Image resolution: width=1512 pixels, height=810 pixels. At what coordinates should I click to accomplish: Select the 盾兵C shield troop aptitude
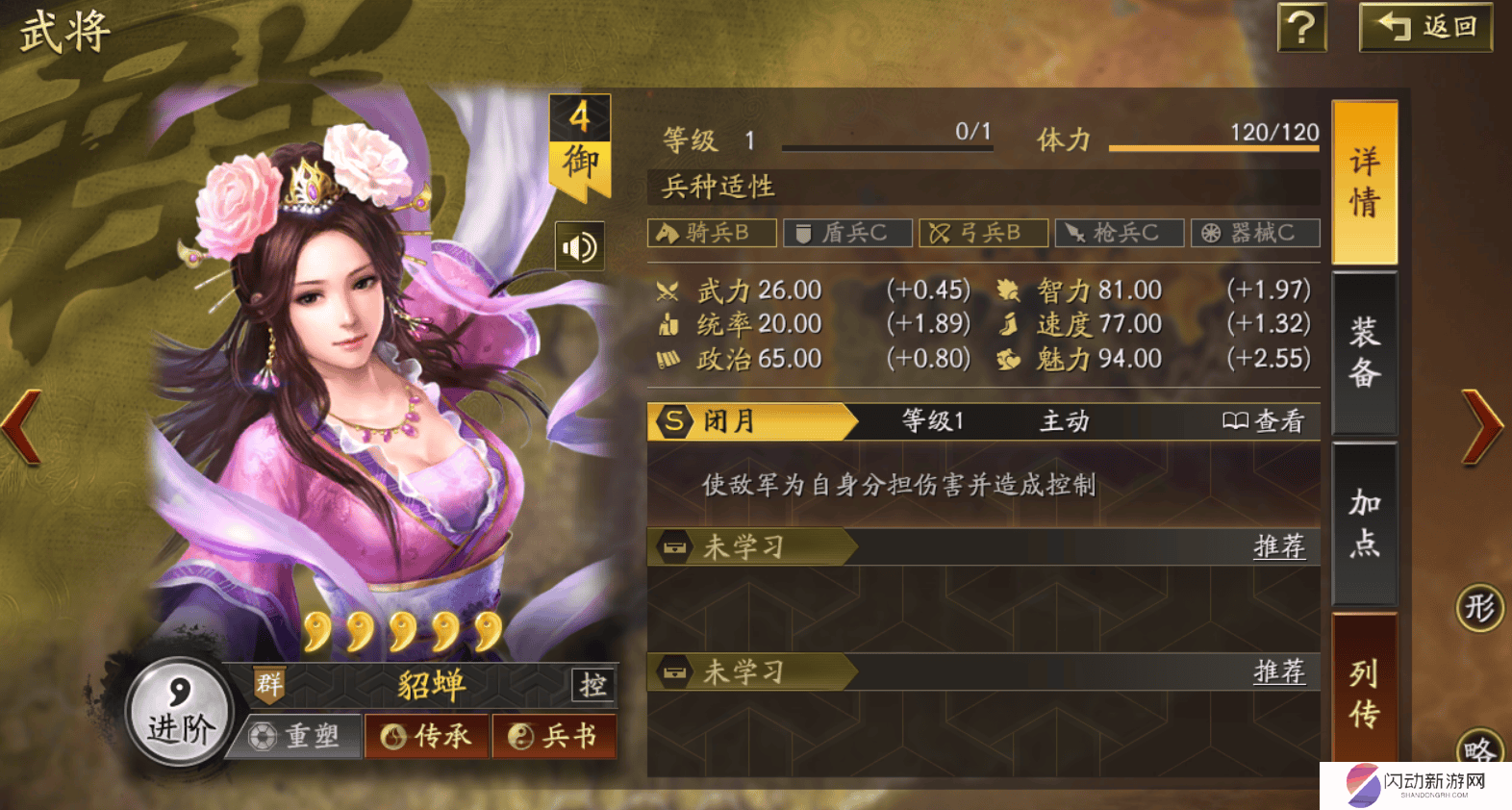[847, 232]
